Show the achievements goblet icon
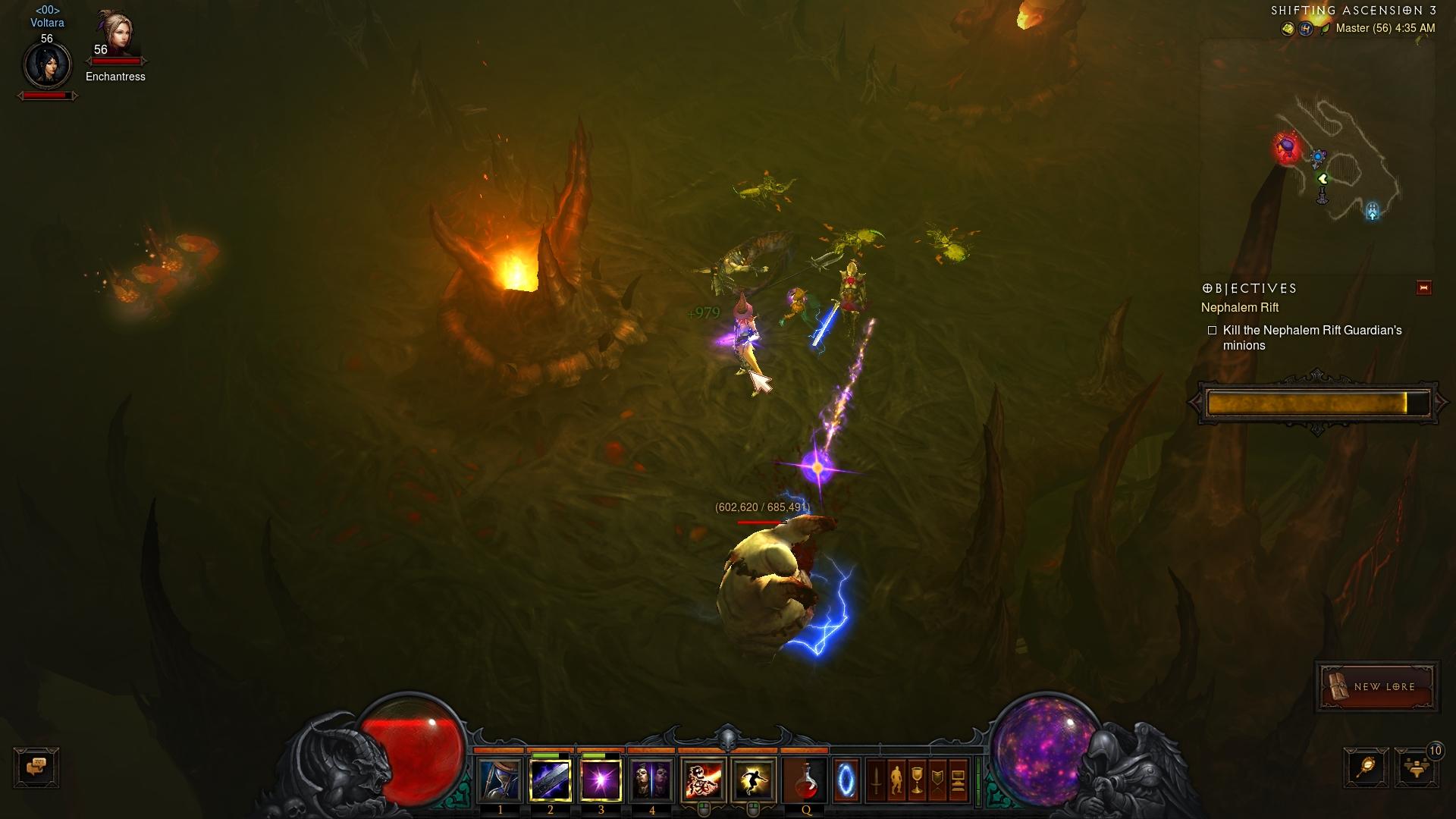 point(917,780)
